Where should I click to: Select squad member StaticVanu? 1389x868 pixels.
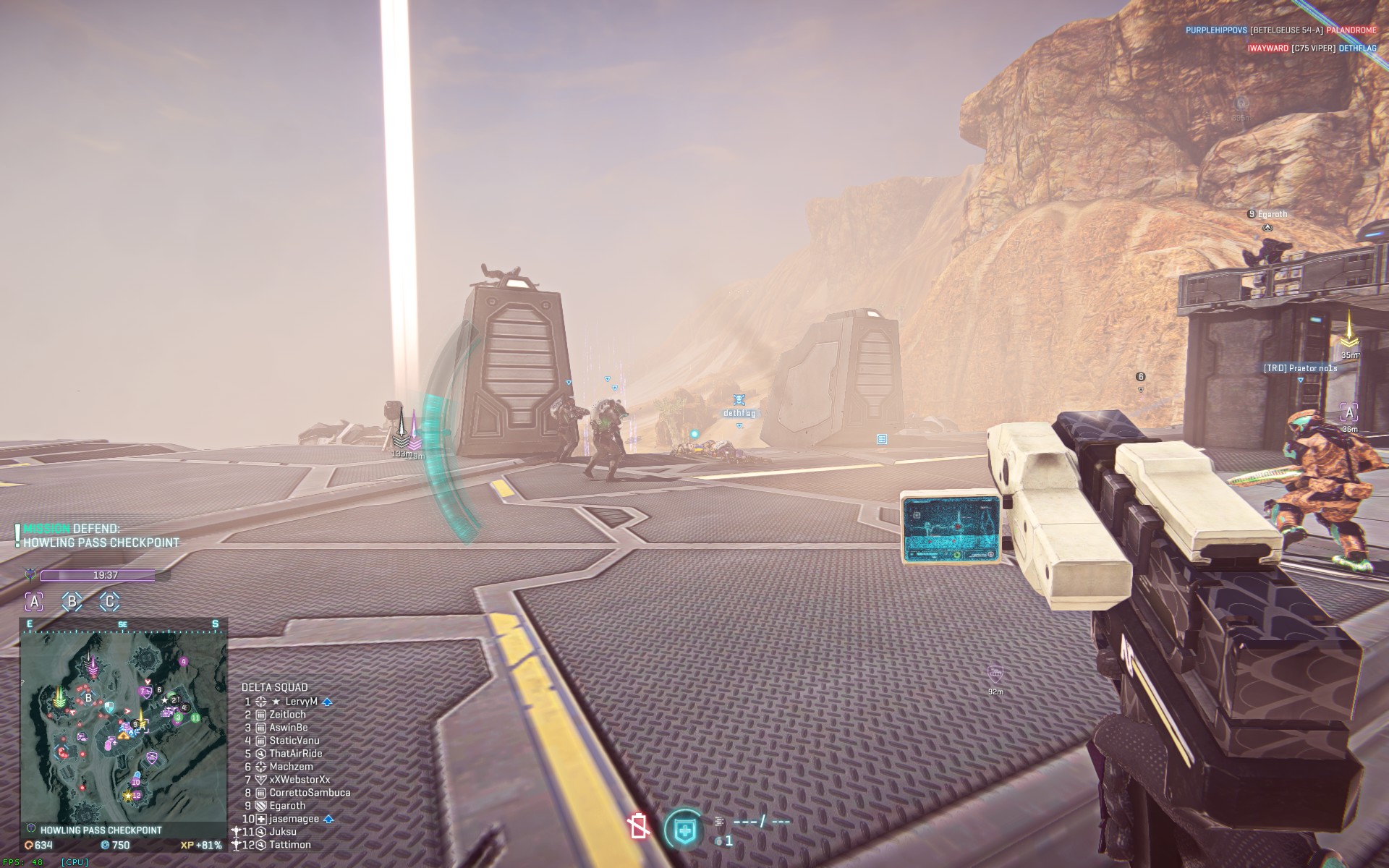coord(294,741)
